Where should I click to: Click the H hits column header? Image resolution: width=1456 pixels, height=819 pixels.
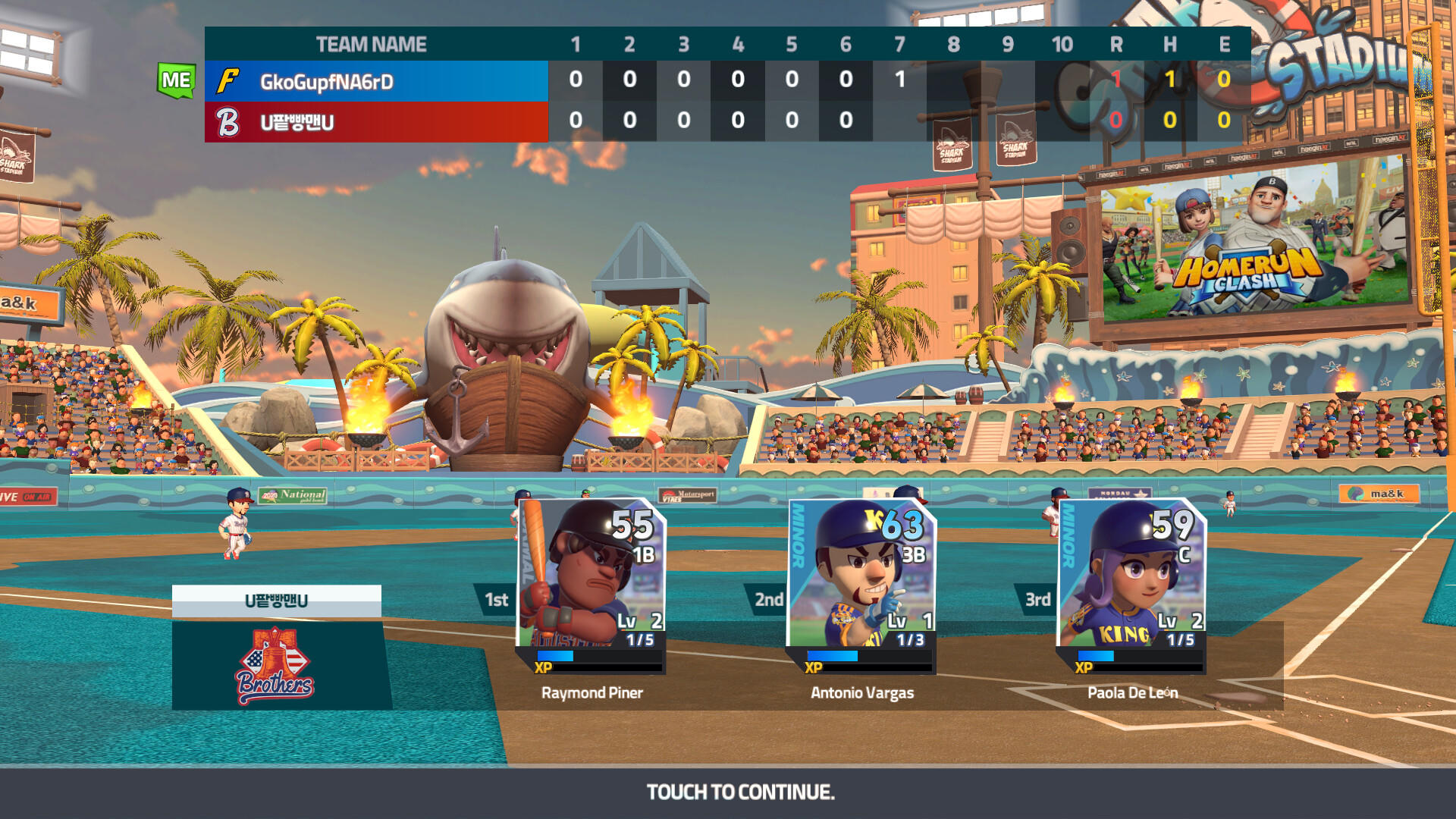pos(1169,44)
